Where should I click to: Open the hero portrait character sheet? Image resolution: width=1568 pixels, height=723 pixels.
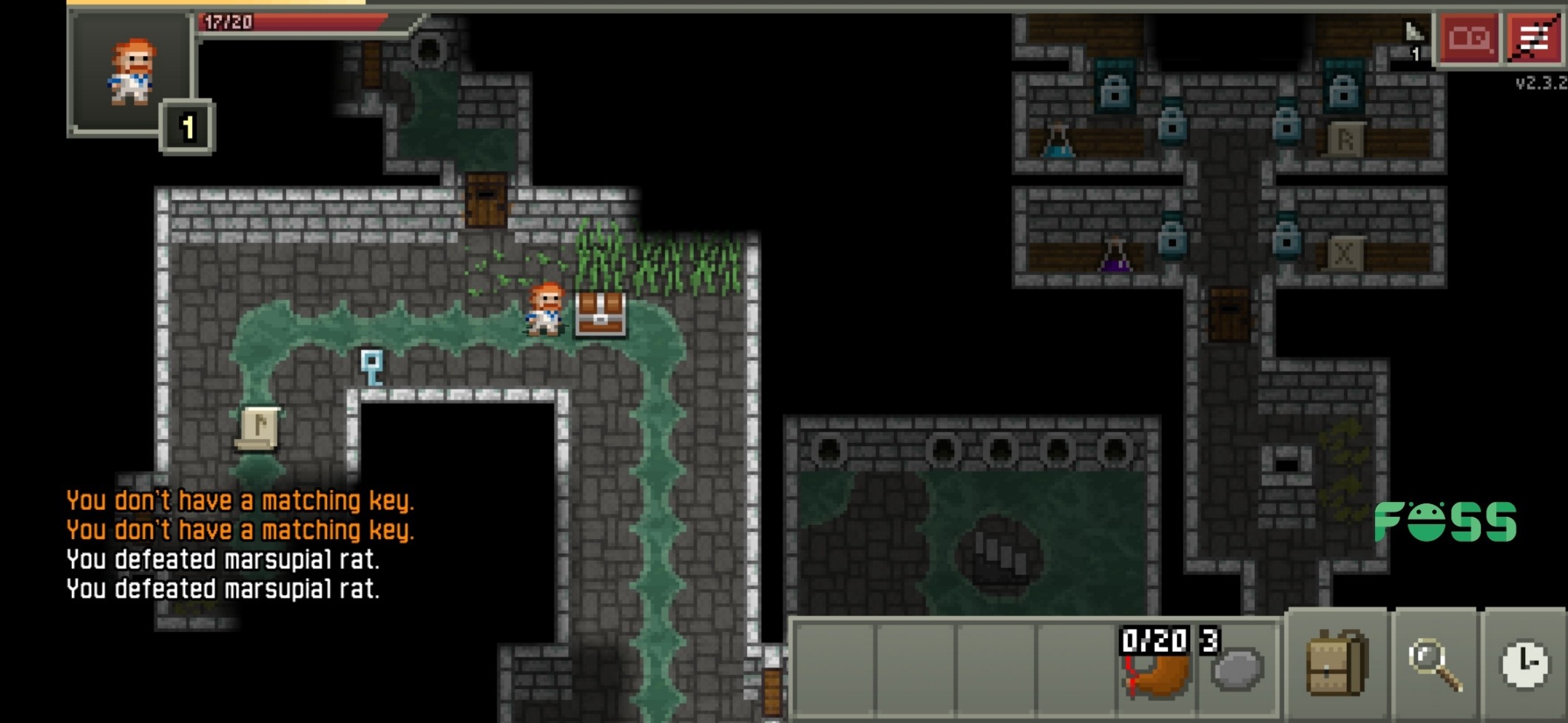click(x=132, y=72)
